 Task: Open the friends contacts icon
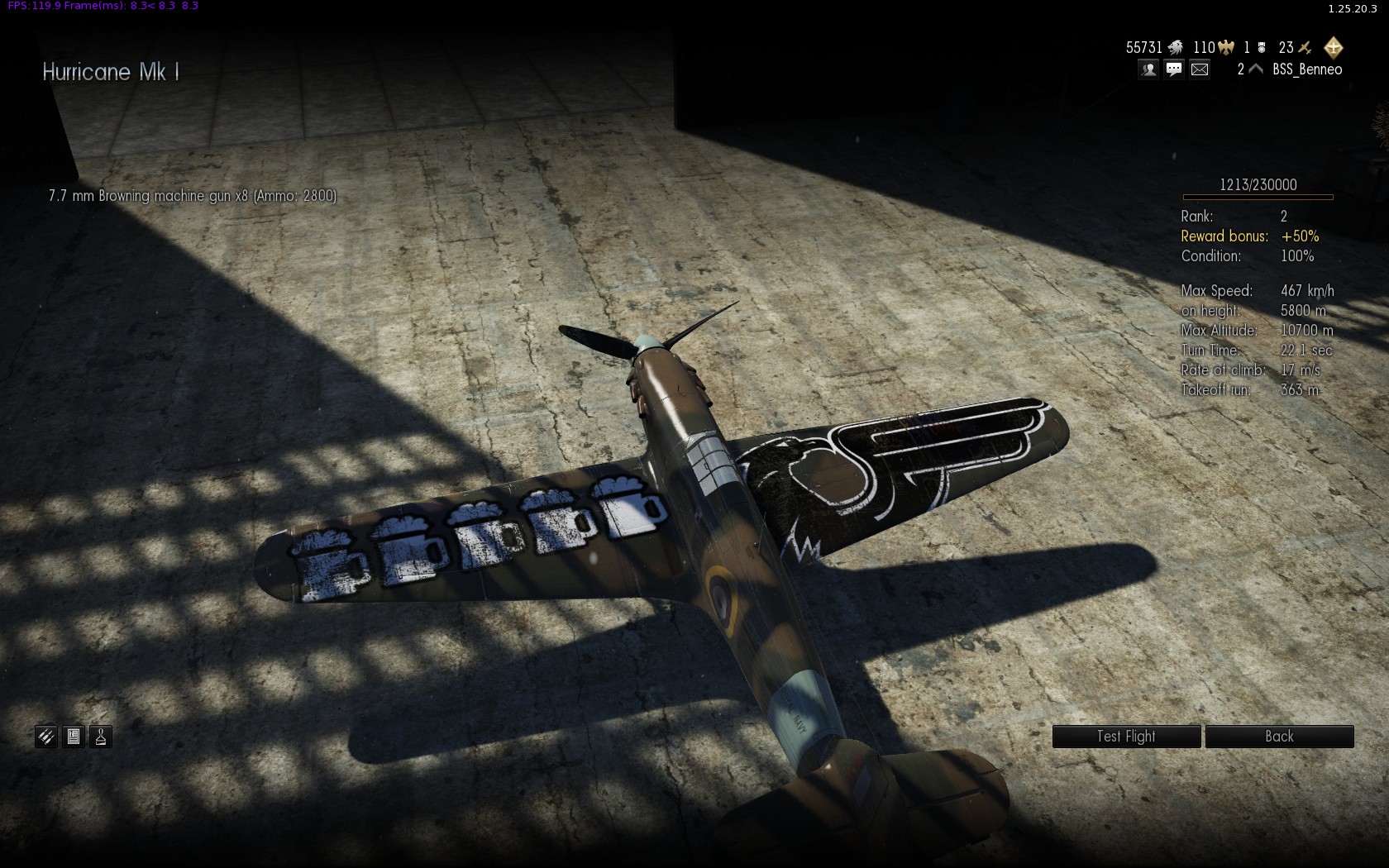click(x=1148, y=69)
